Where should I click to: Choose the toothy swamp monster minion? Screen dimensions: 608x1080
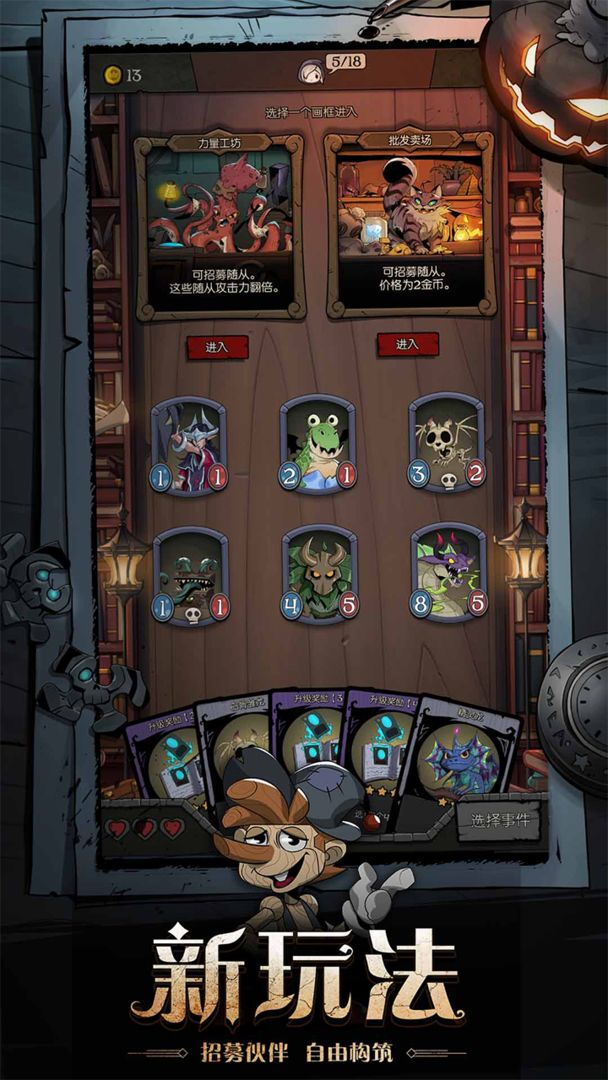coord(190,575)
